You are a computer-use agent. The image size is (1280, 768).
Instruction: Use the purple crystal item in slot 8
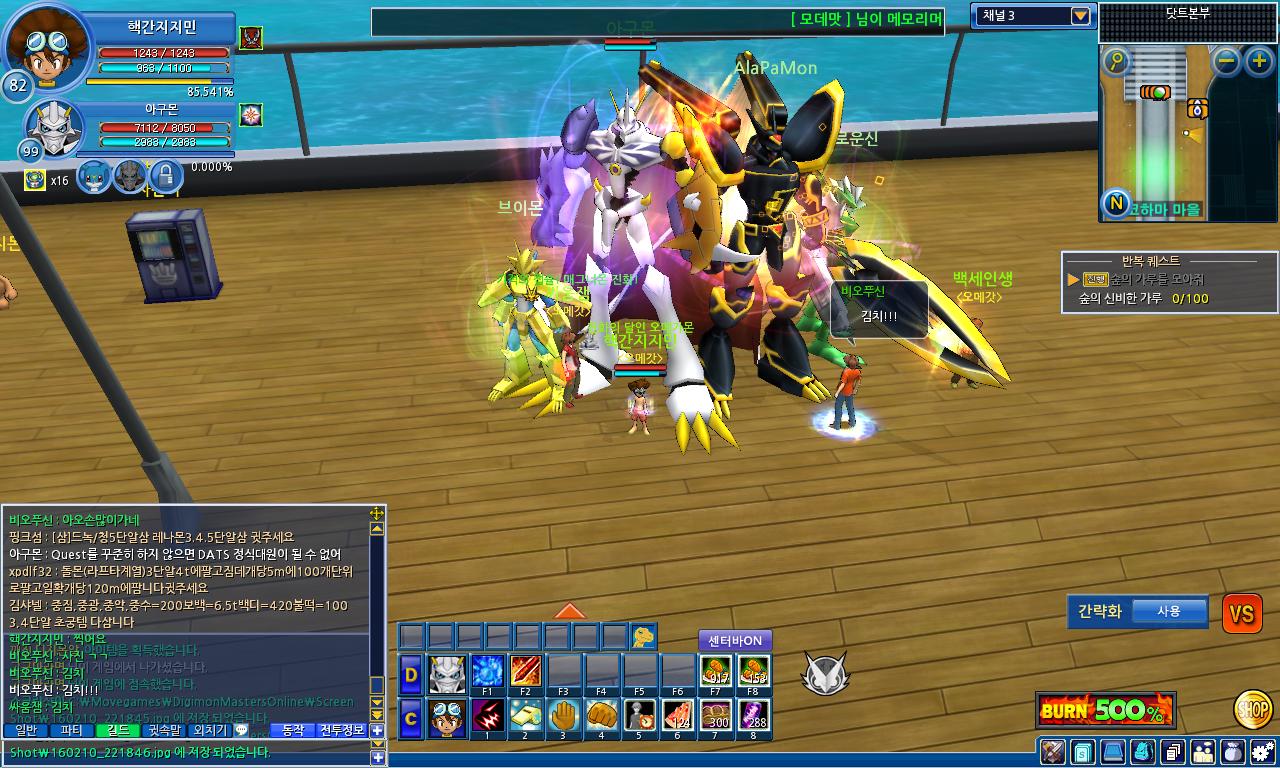click(x=755, y=718)
